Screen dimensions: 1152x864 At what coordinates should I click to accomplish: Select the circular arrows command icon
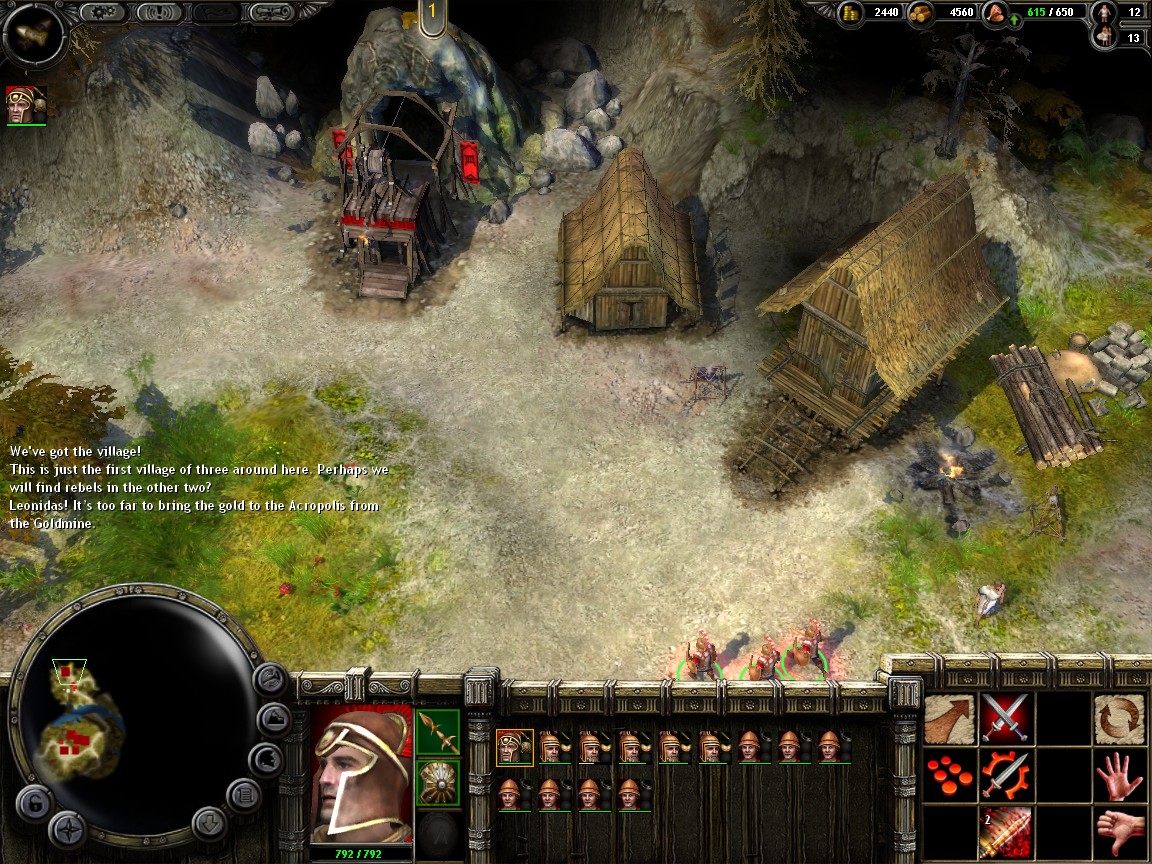[1118, 718]
